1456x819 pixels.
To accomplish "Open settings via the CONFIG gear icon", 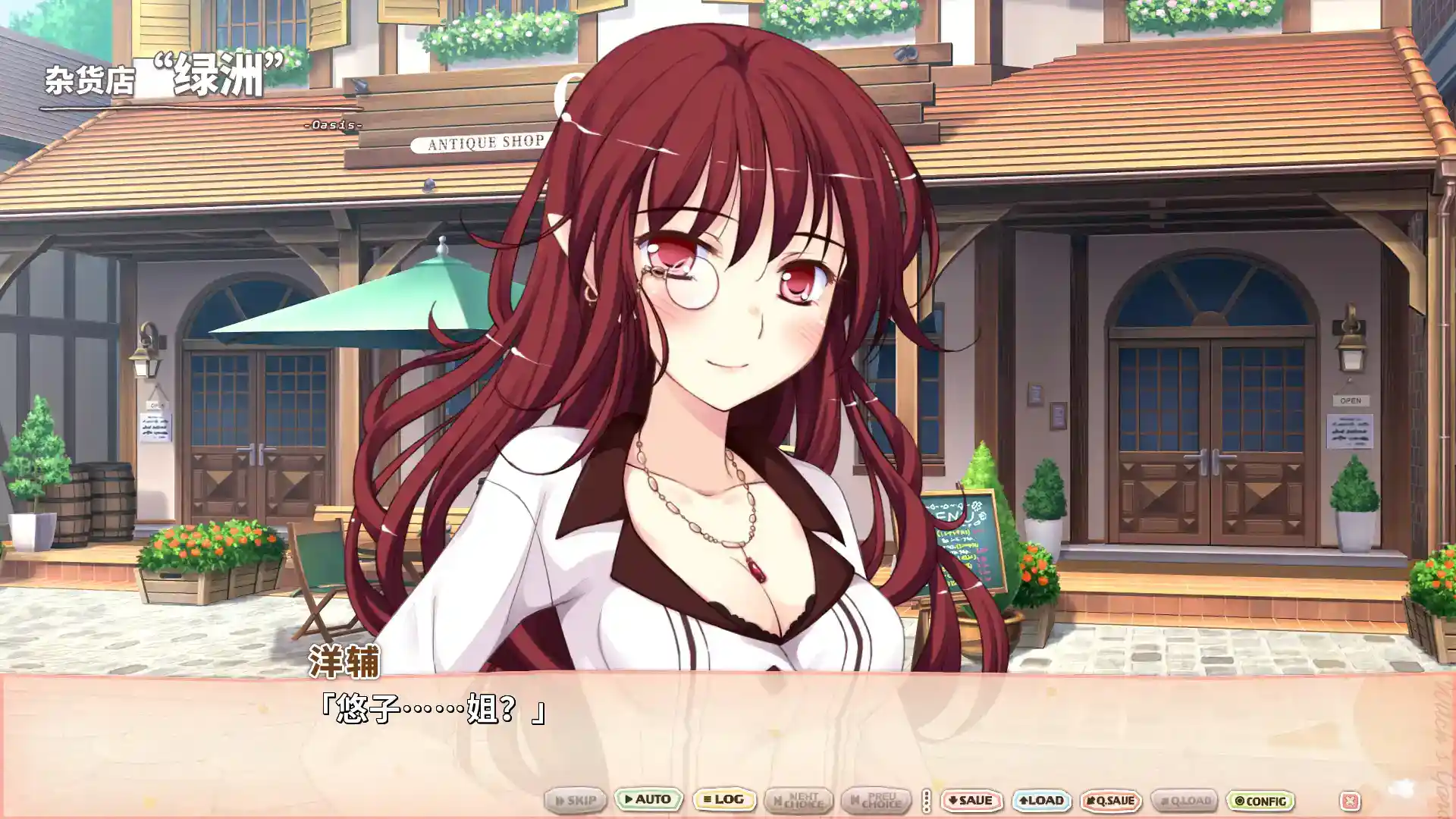I will (1238, 799).
